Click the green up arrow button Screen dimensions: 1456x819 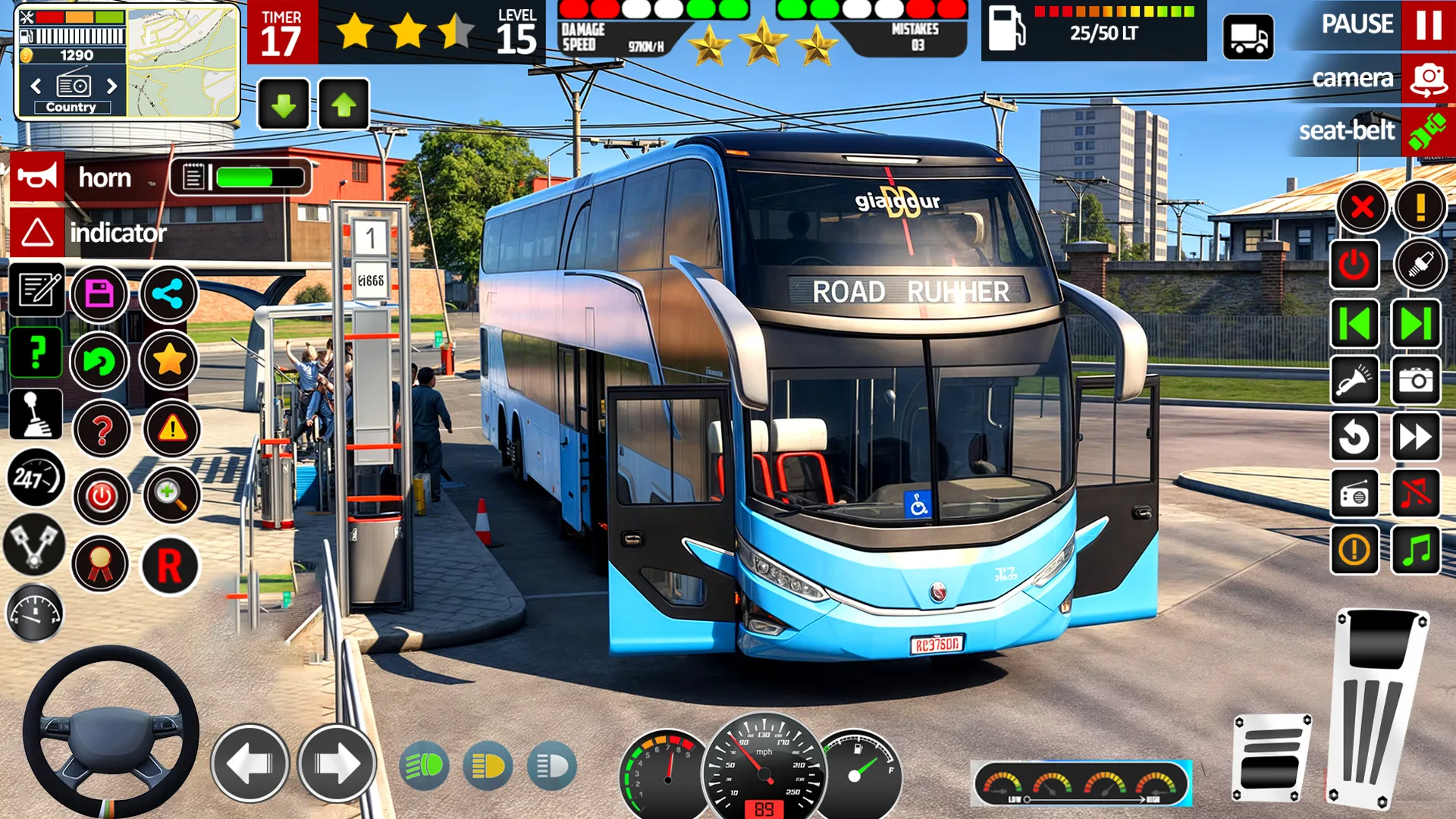344,105
